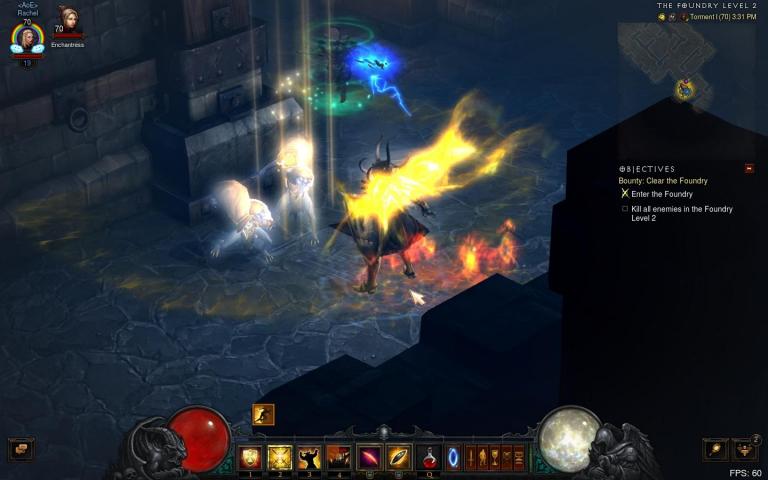Click Rachel's rainbow player portrait
This screenshot has height=480, width=768.
point(27,38)
